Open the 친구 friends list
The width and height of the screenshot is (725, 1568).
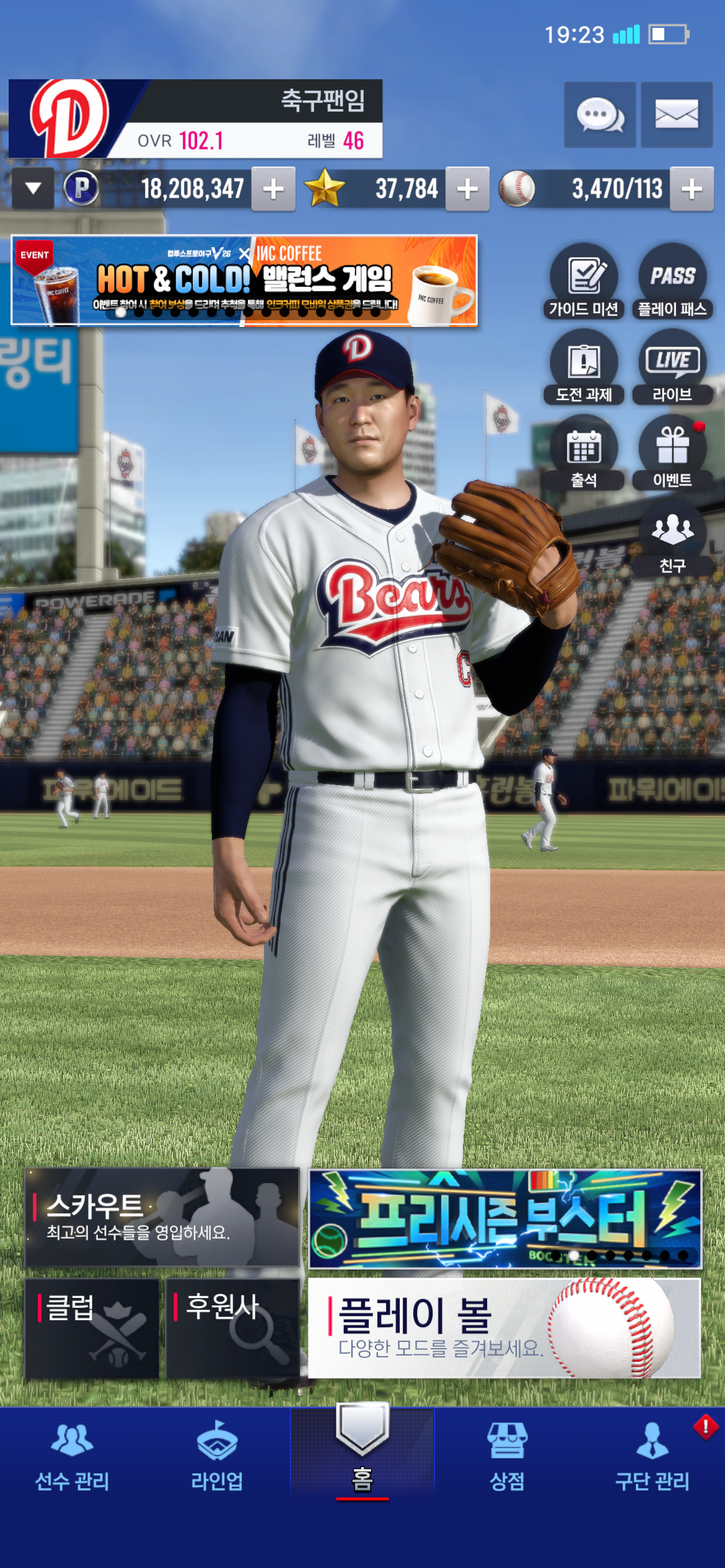tap(672, 539)
